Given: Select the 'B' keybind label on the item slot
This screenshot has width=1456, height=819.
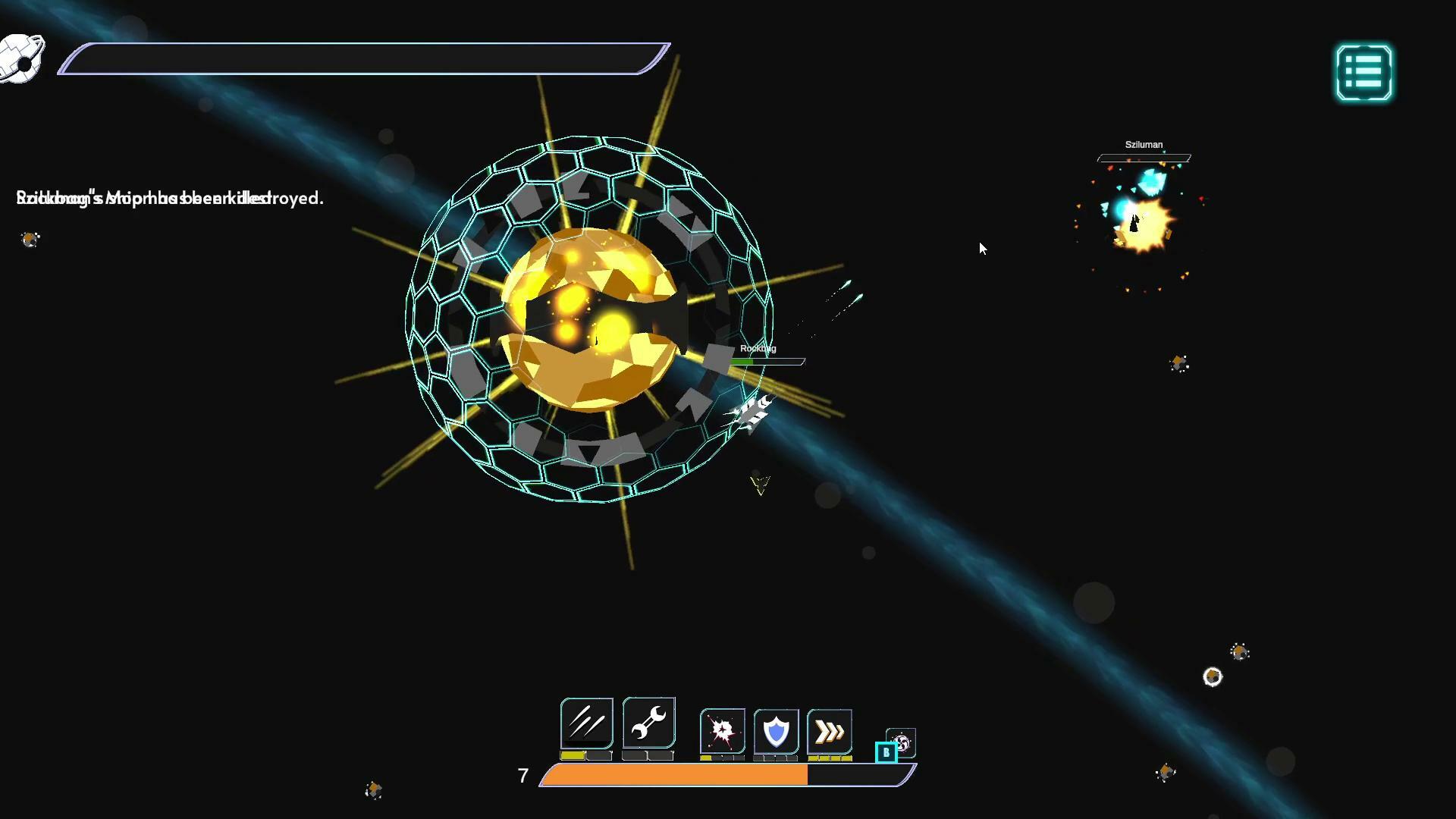Looking at the screenshot, I should pos(885,750).
